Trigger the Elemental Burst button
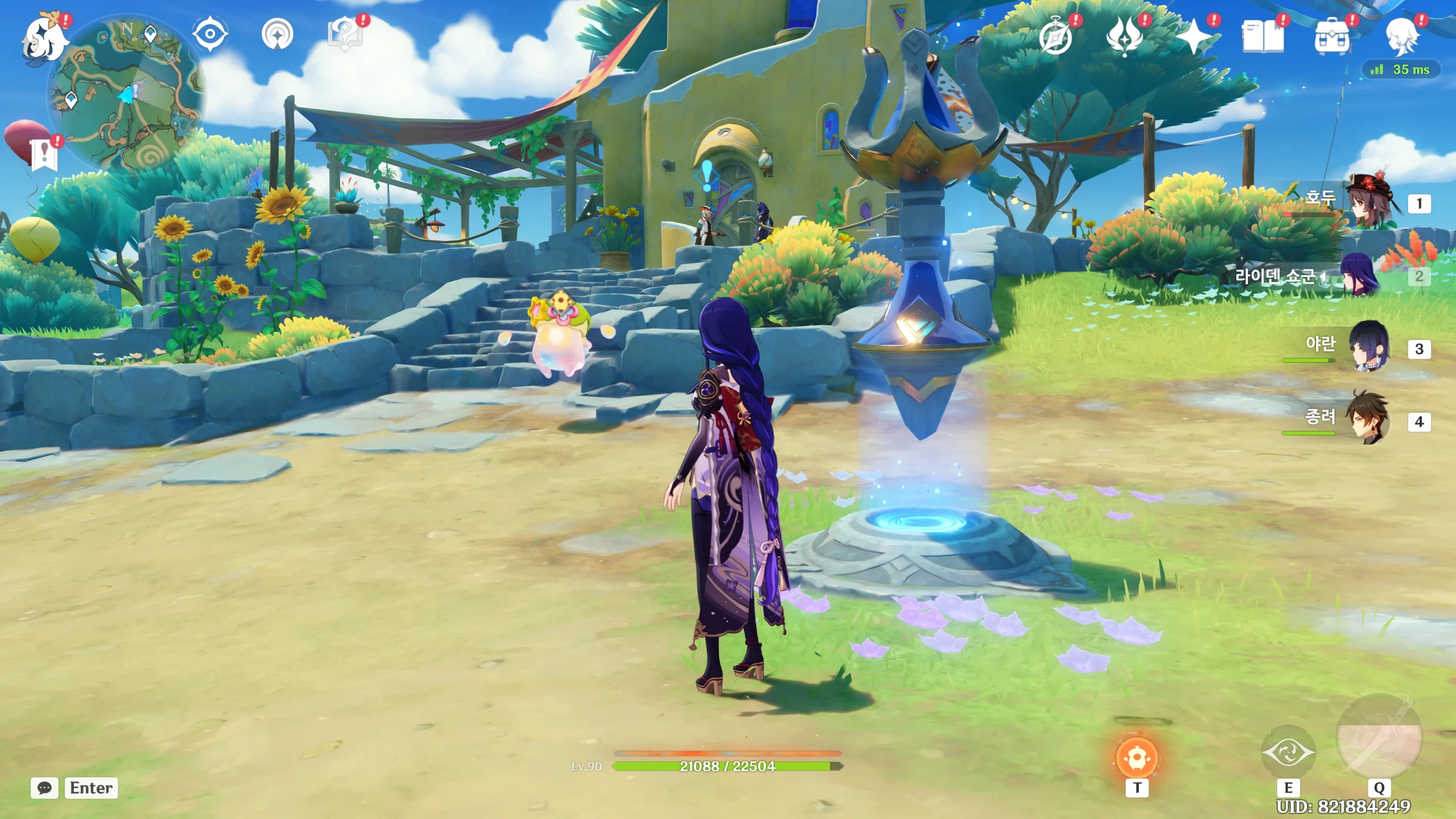Viewport: 1456px width, 819px height. pos(1379,737)
